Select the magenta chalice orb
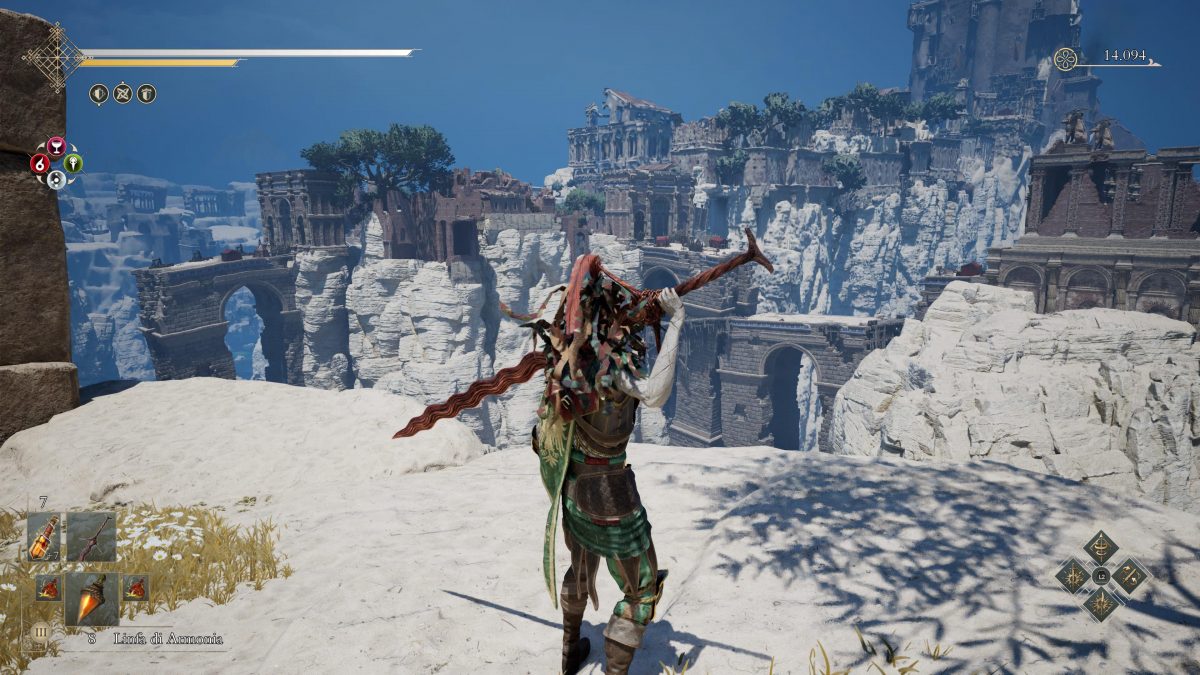The width and height of the screenshot is (1200, 675). pos(56,146)
